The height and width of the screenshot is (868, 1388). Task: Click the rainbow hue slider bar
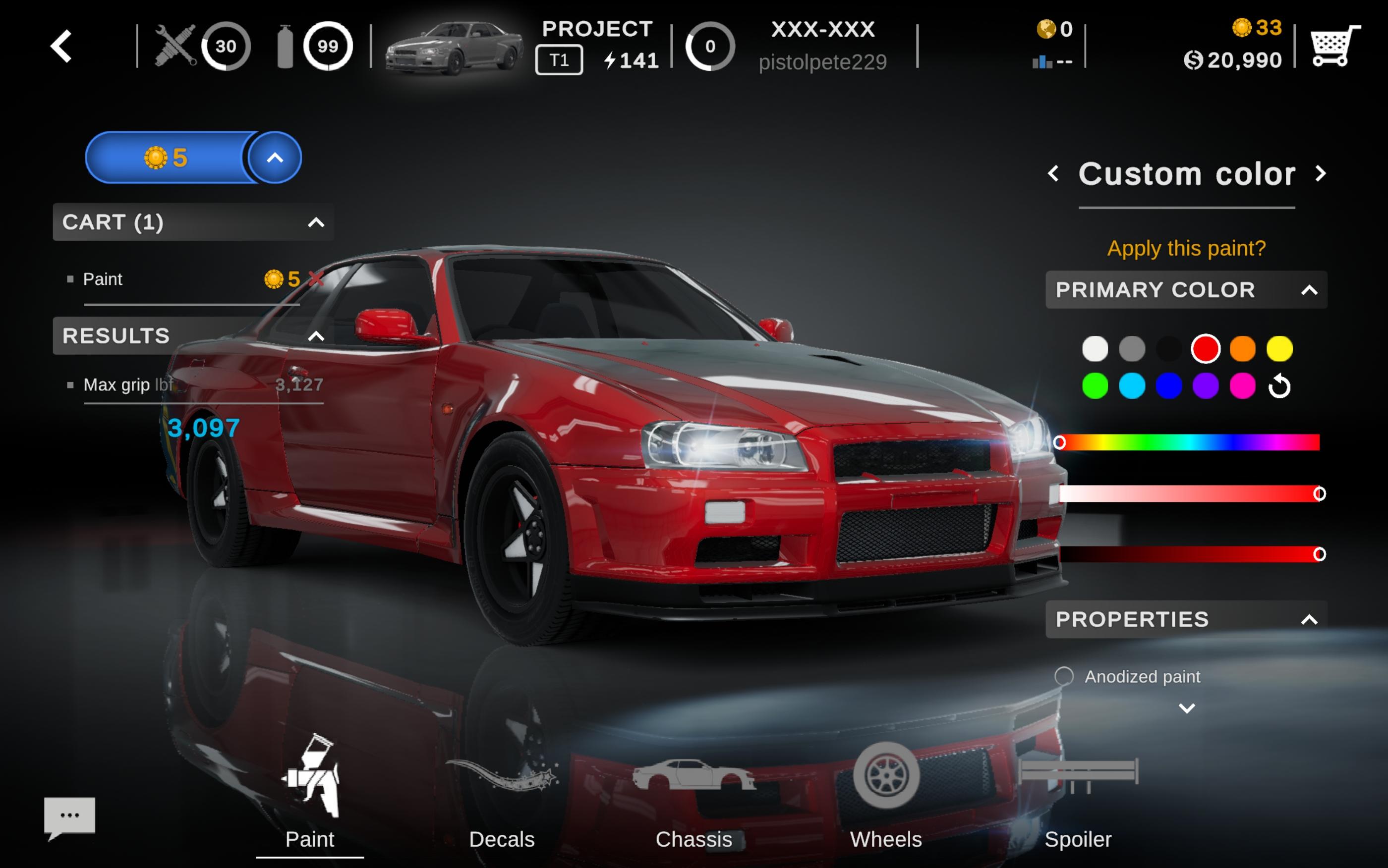pos(1189,442)
